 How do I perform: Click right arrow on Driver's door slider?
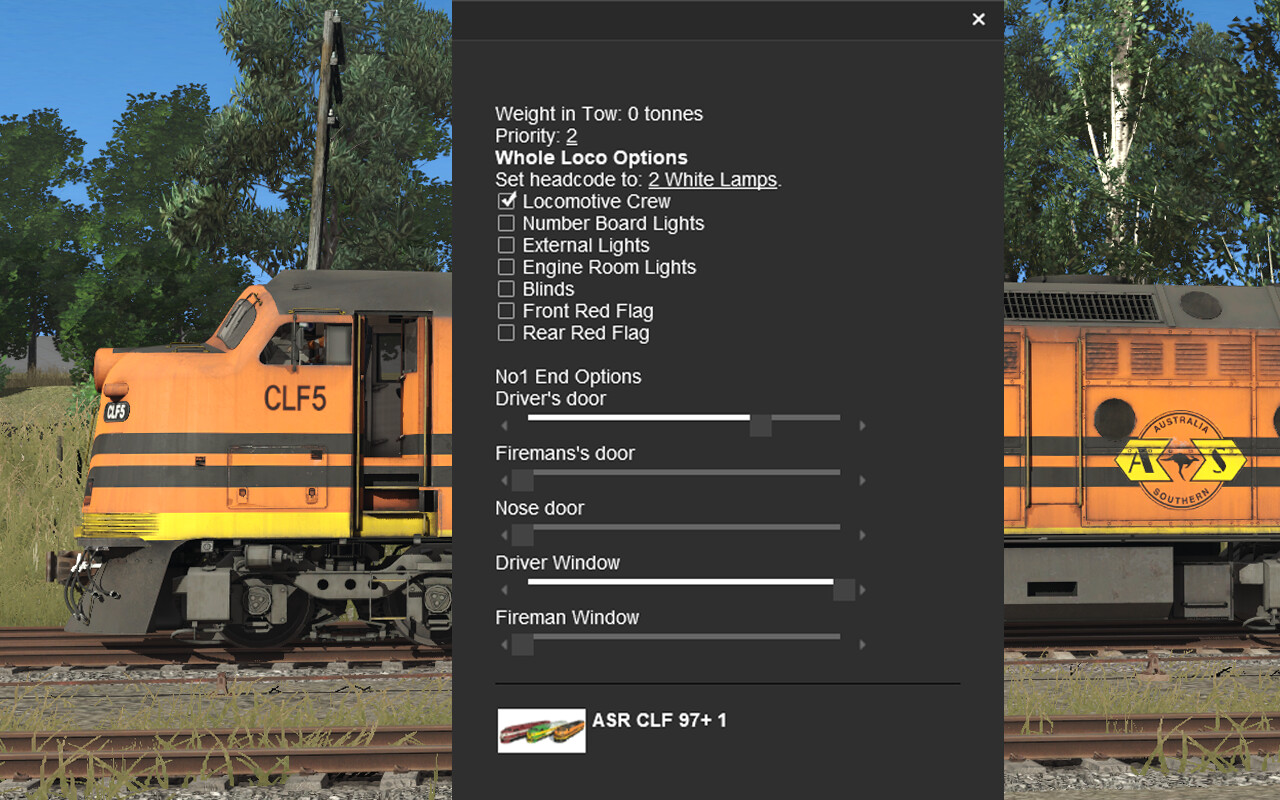click(863, 424)
